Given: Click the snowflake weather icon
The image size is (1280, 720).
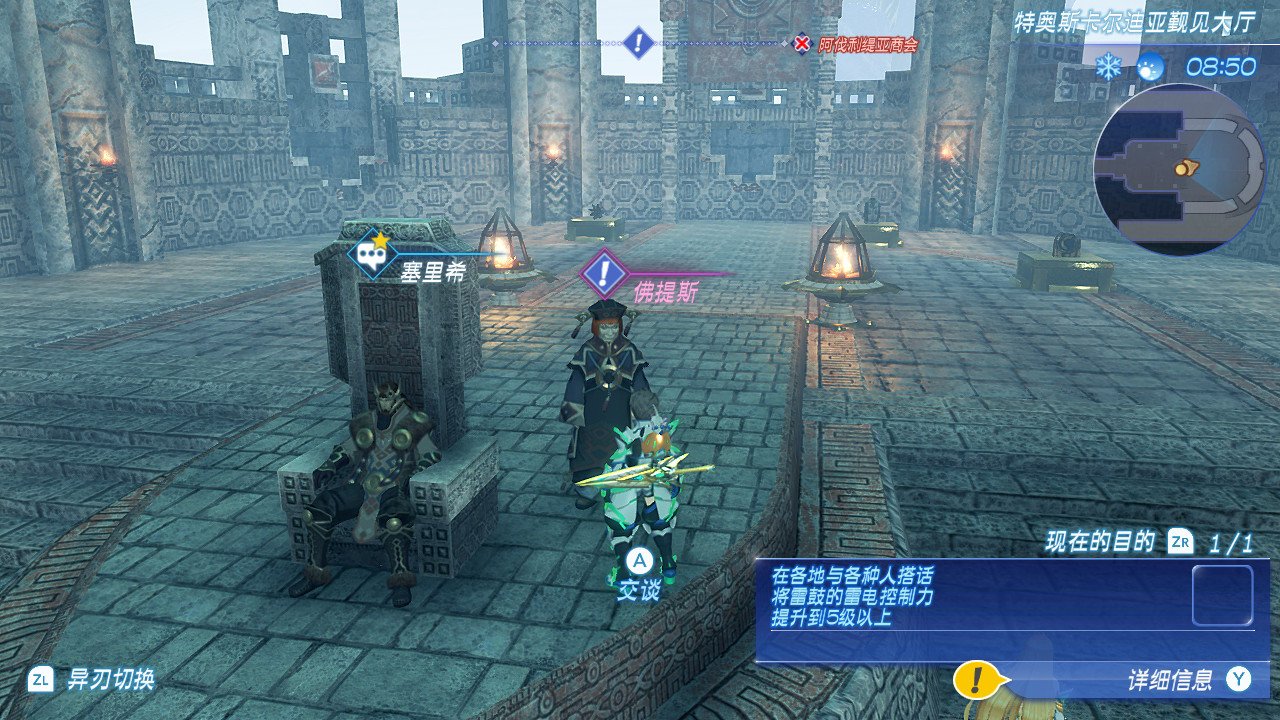Looking at the screenshot, I should tap(1107, 67).
